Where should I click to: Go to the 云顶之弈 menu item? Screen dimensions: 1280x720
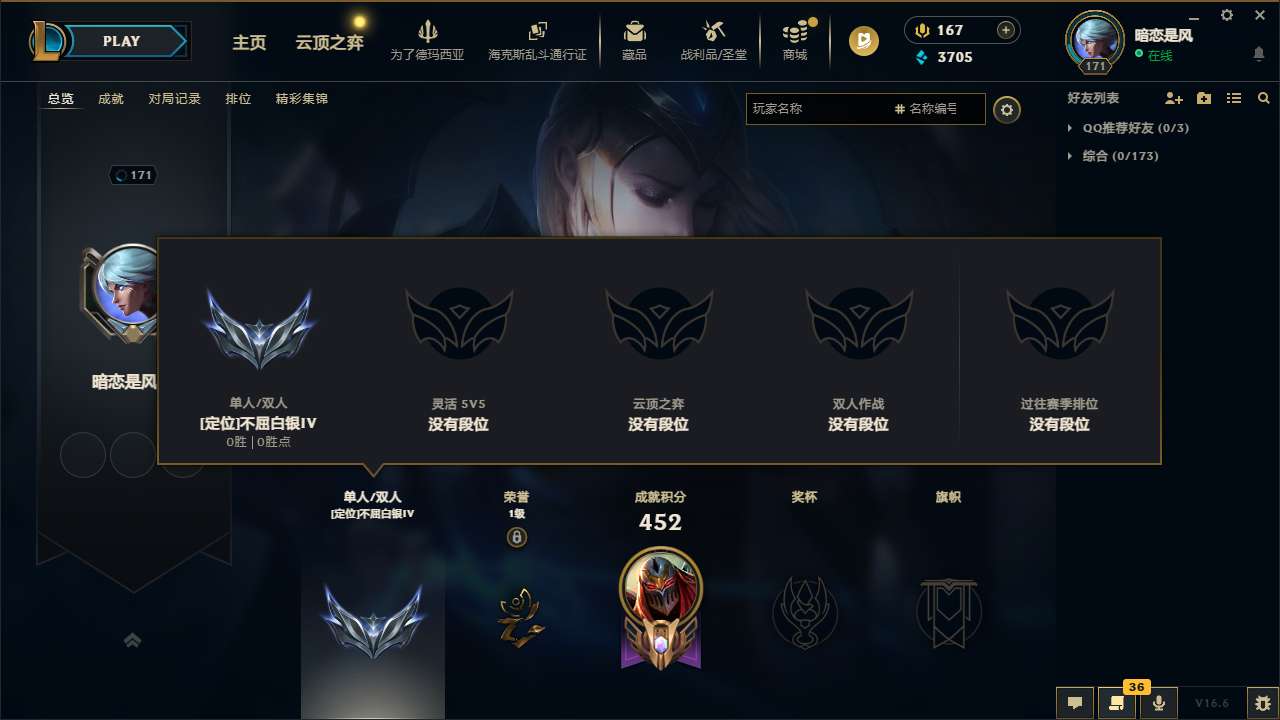[328, 42]
